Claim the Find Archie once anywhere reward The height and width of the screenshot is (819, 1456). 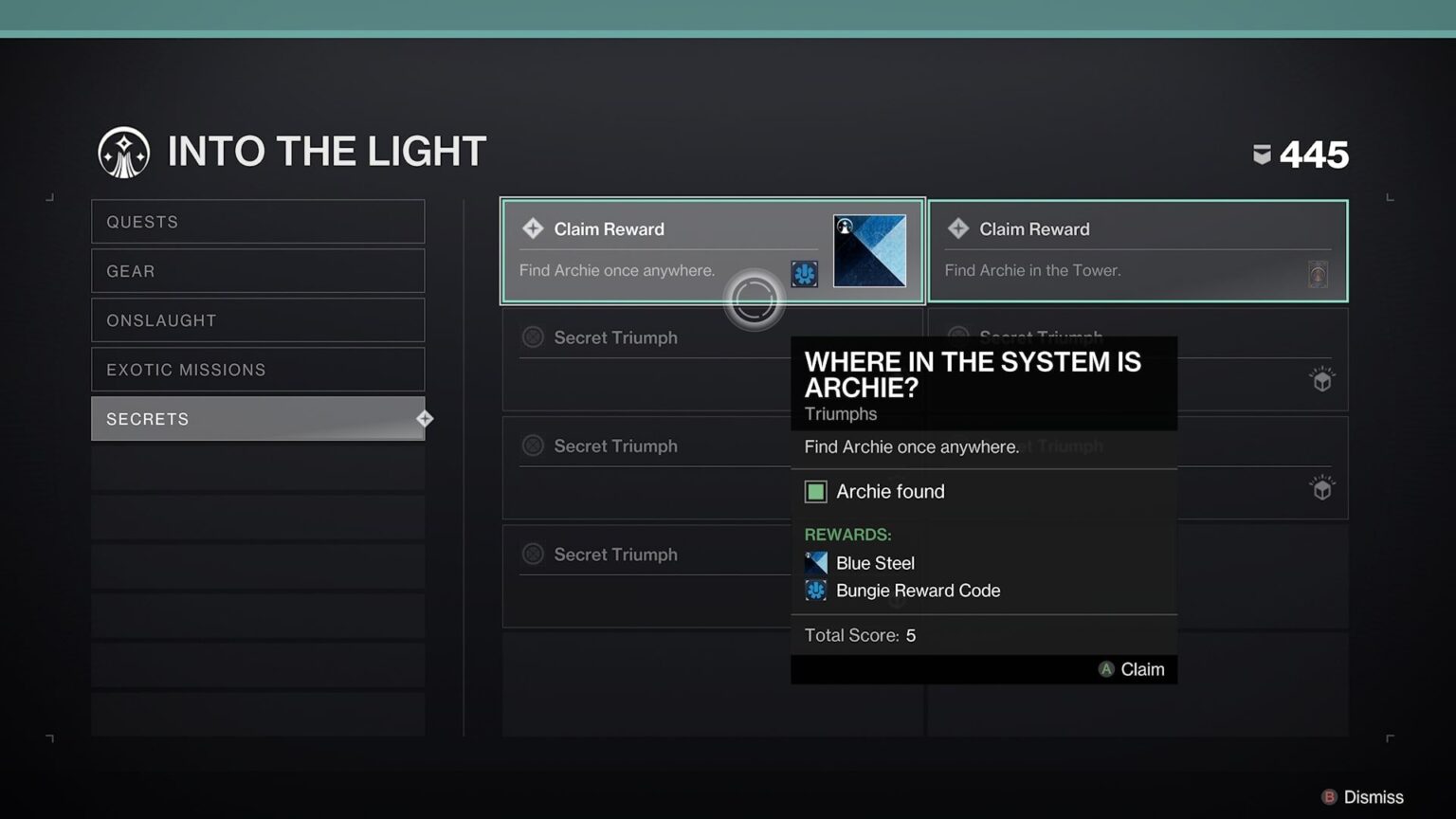[664, 249]
